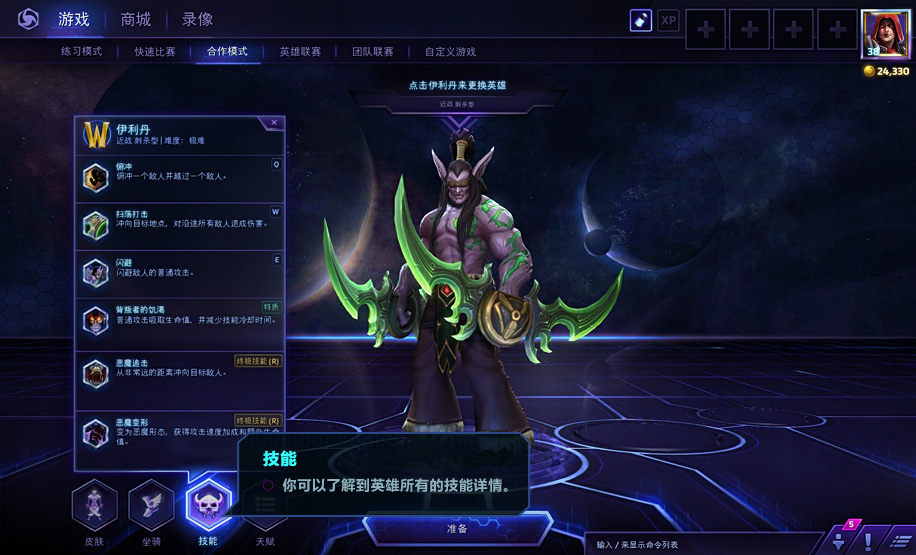
Task: Select the 闪避 (E) ability row
Action: [x=180, y=271]
